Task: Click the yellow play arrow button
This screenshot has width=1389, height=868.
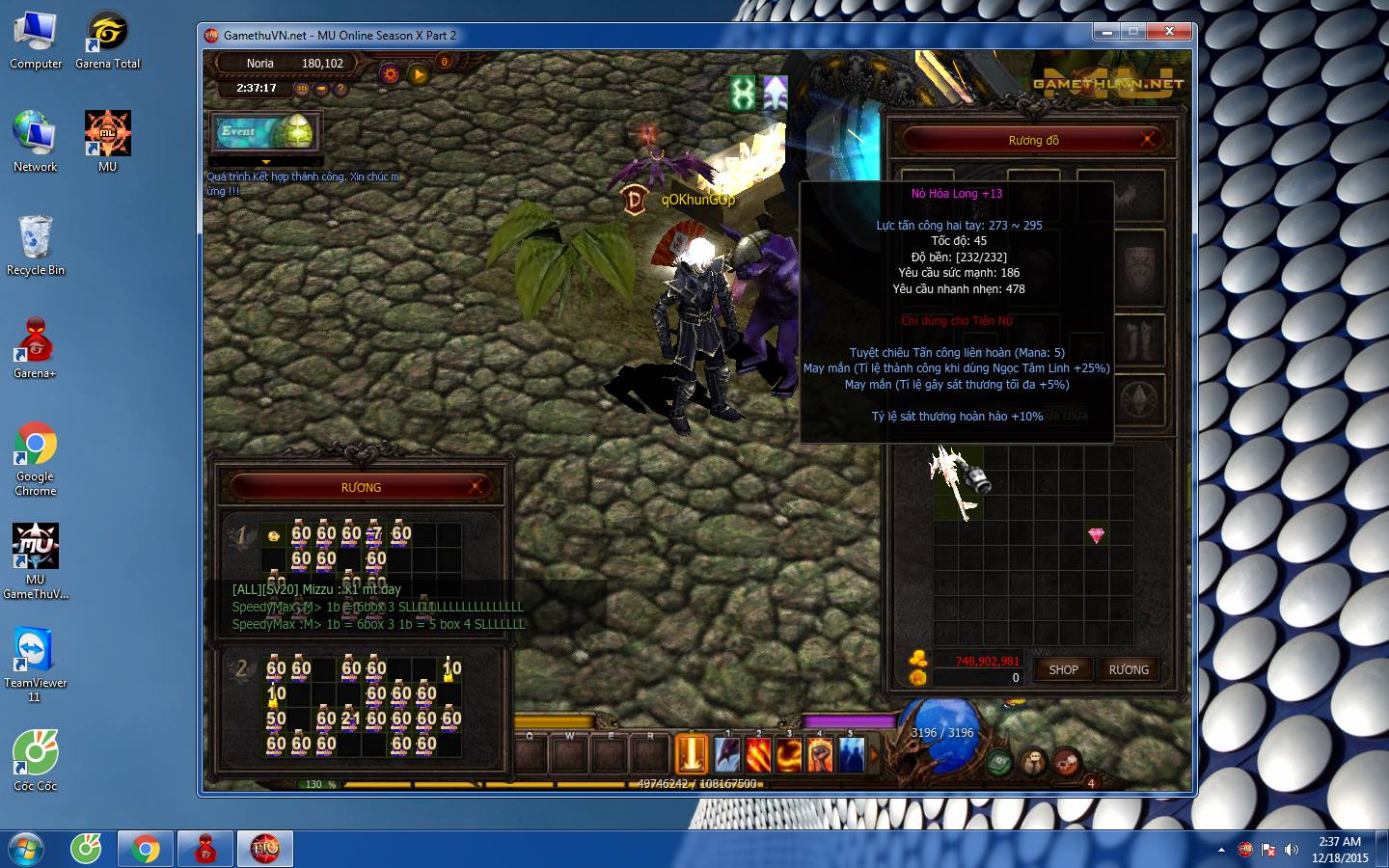Action: (x=419, y=73)
